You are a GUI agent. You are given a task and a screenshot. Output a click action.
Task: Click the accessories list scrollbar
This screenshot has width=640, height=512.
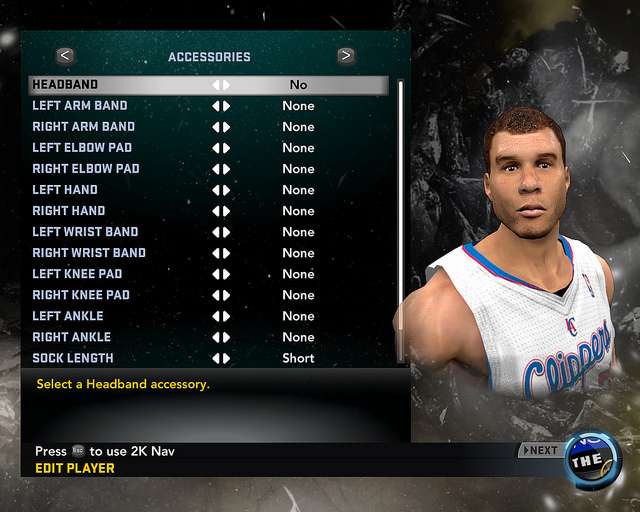point(401,200)
